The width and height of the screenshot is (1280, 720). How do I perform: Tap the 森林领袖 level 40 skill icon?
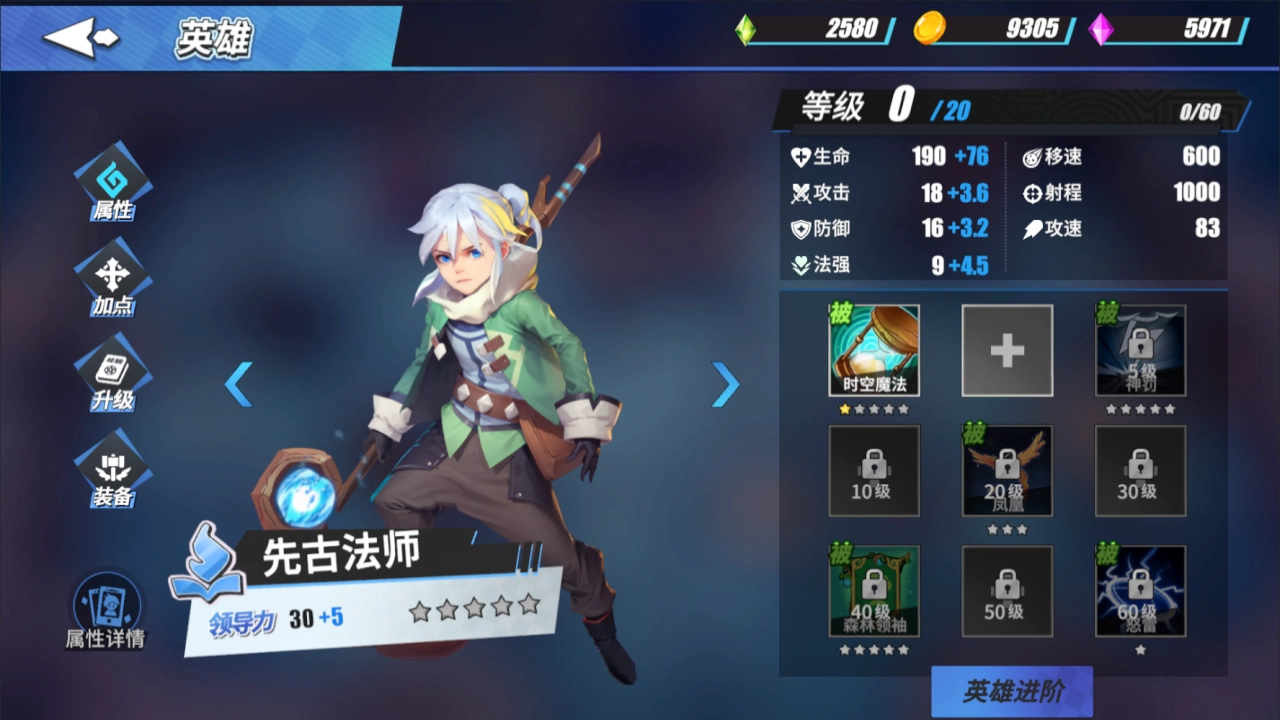pyautogui.click(x=874, y=590)
